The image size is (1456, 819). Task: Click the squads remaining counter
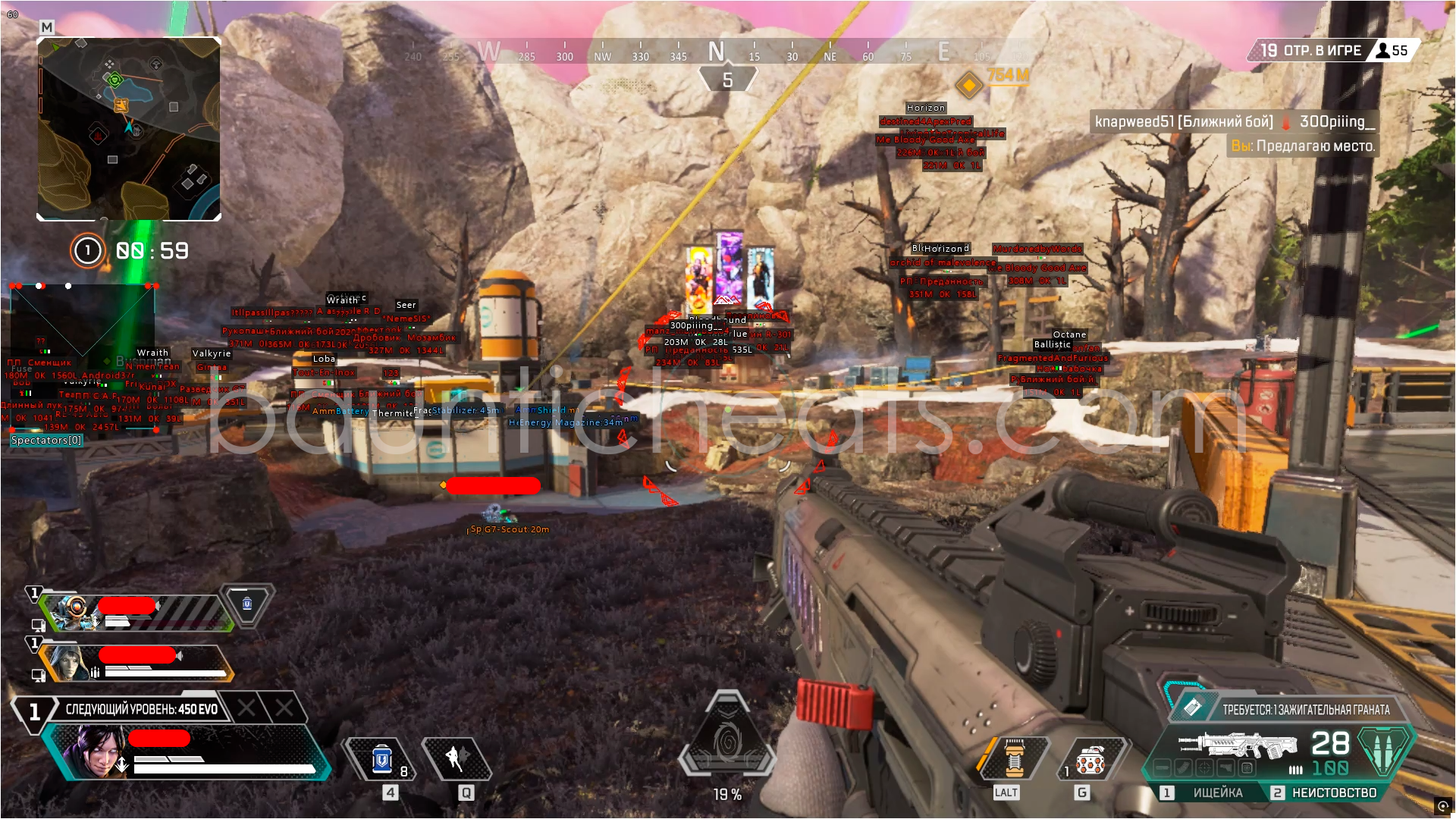click(x=1312, y=51)
